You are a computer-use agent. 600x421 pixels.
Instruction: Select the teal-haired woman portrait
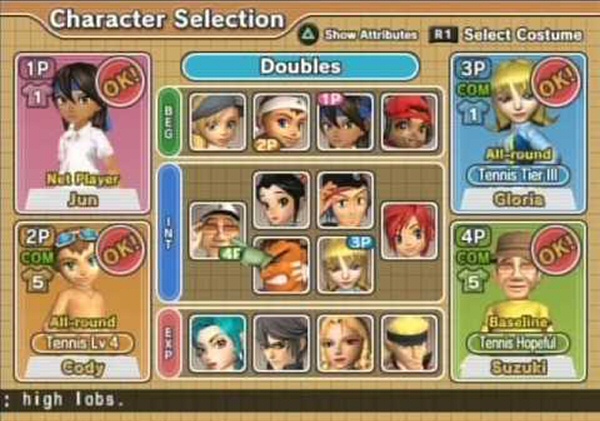point(218,343)
